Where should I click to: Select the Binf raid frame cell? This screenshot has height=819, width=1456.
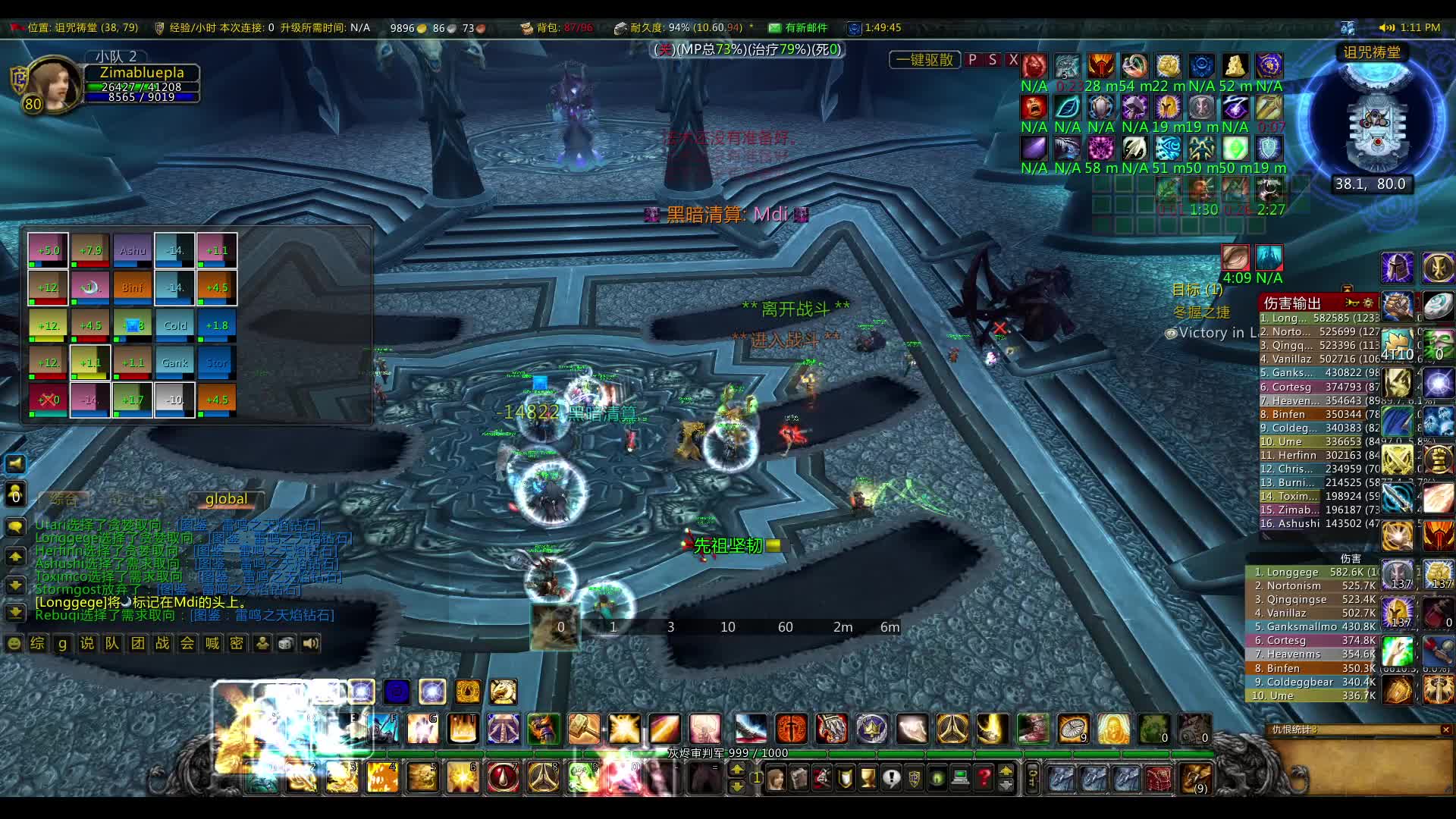click(x=132, y=287)
